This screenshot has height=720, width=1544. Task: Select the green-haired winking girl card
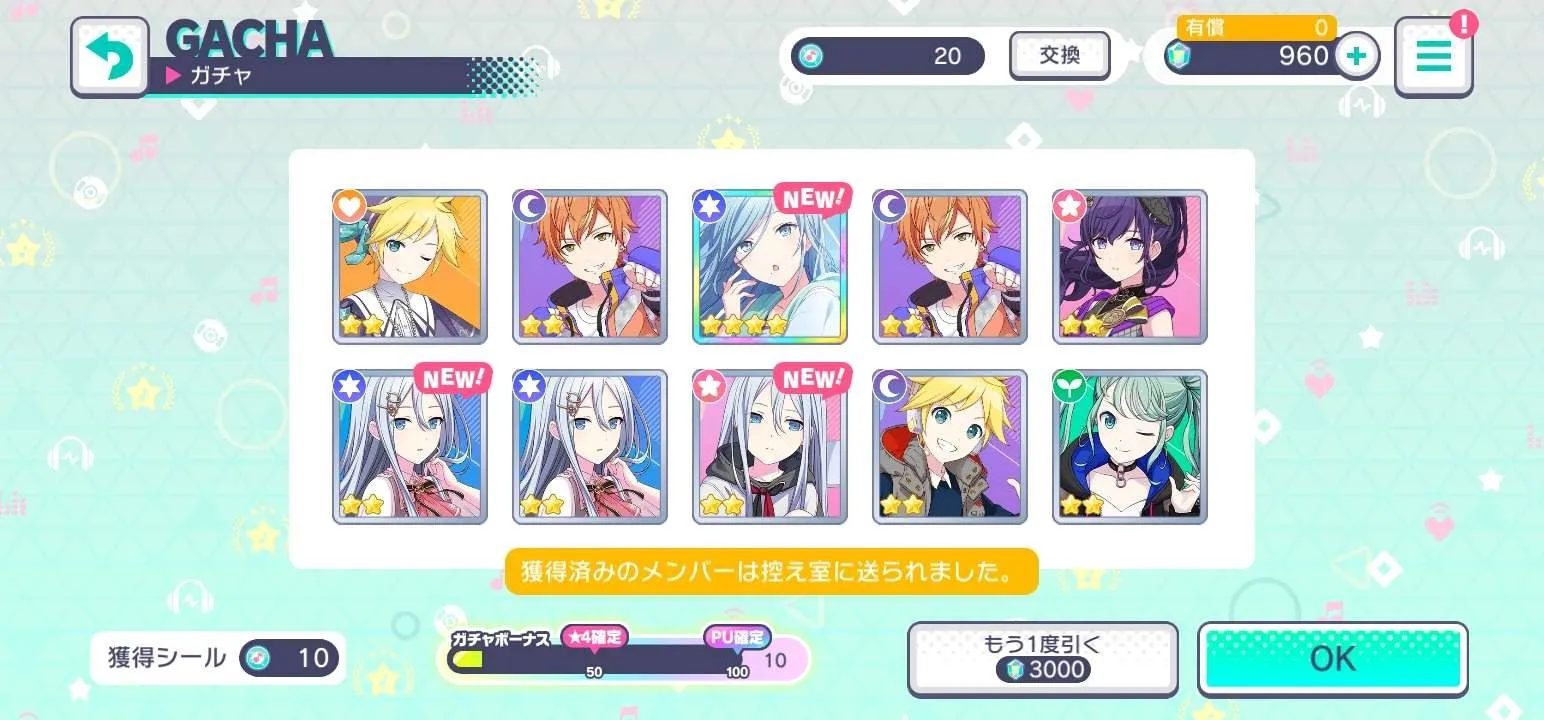1130,446
